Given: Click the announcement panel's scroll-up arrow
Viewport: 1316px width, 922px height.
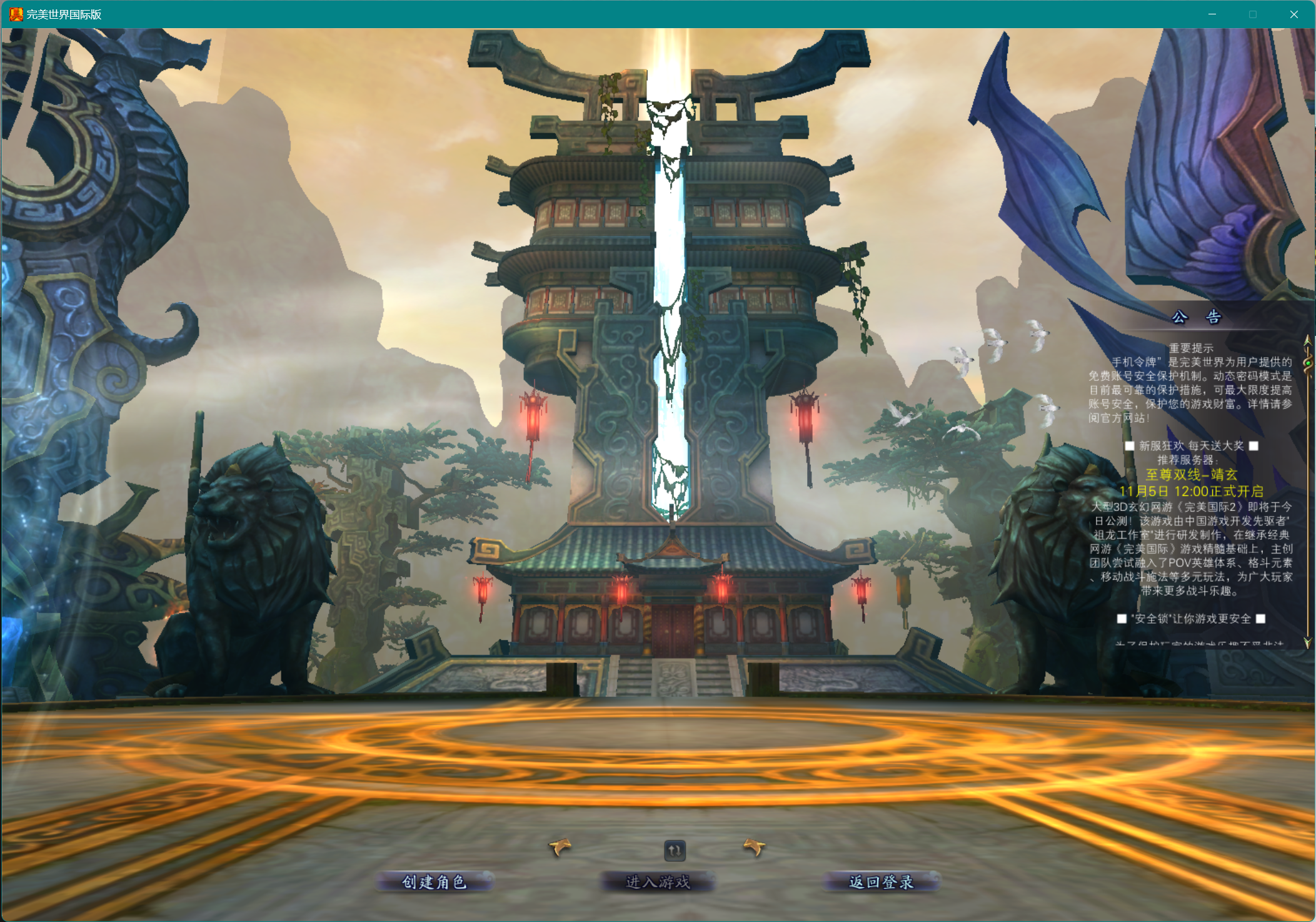Looking at the screenshot, I should tap(1307, 341).
